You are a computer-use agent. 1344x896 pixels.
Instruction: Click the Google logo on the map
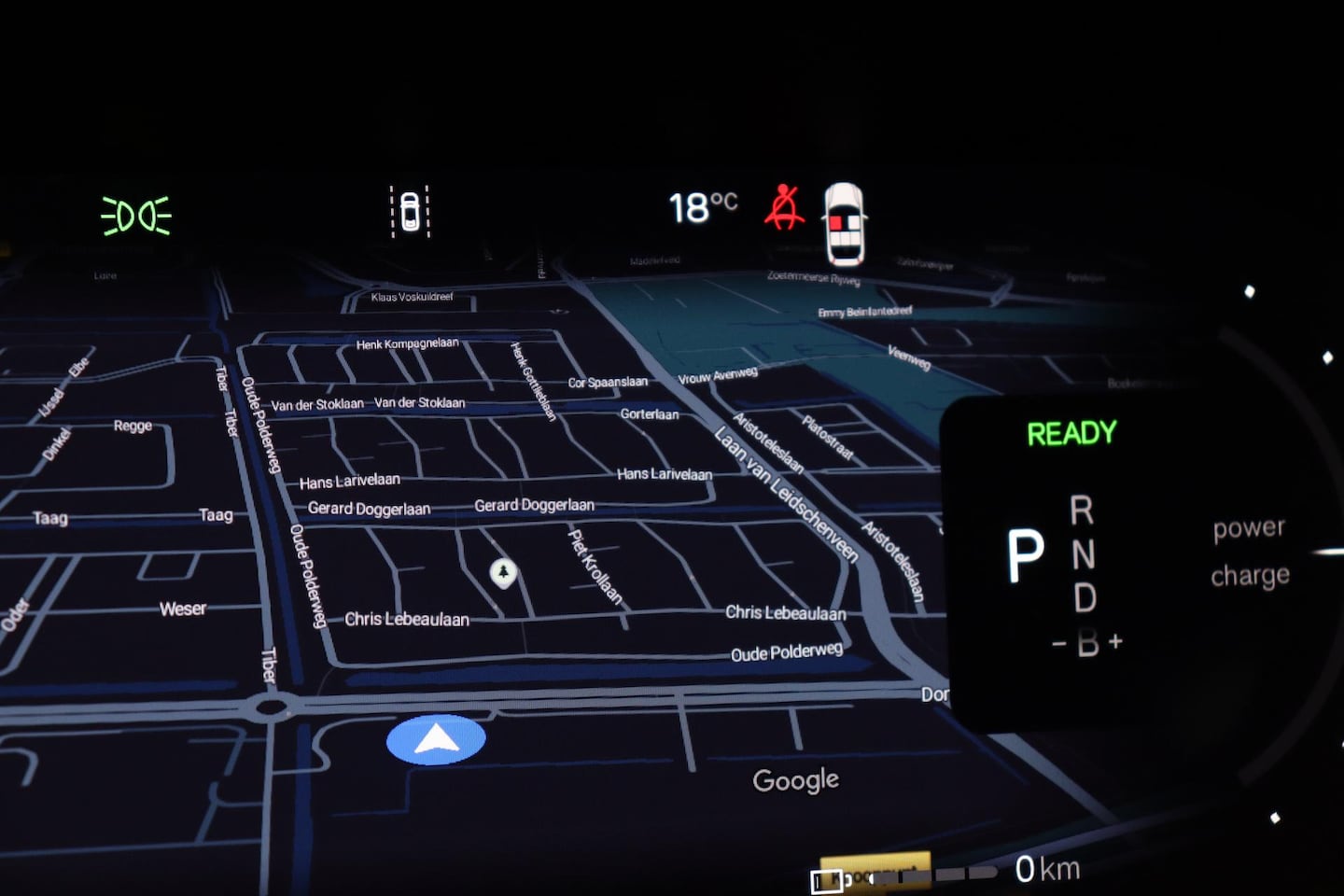click(795, 780)
